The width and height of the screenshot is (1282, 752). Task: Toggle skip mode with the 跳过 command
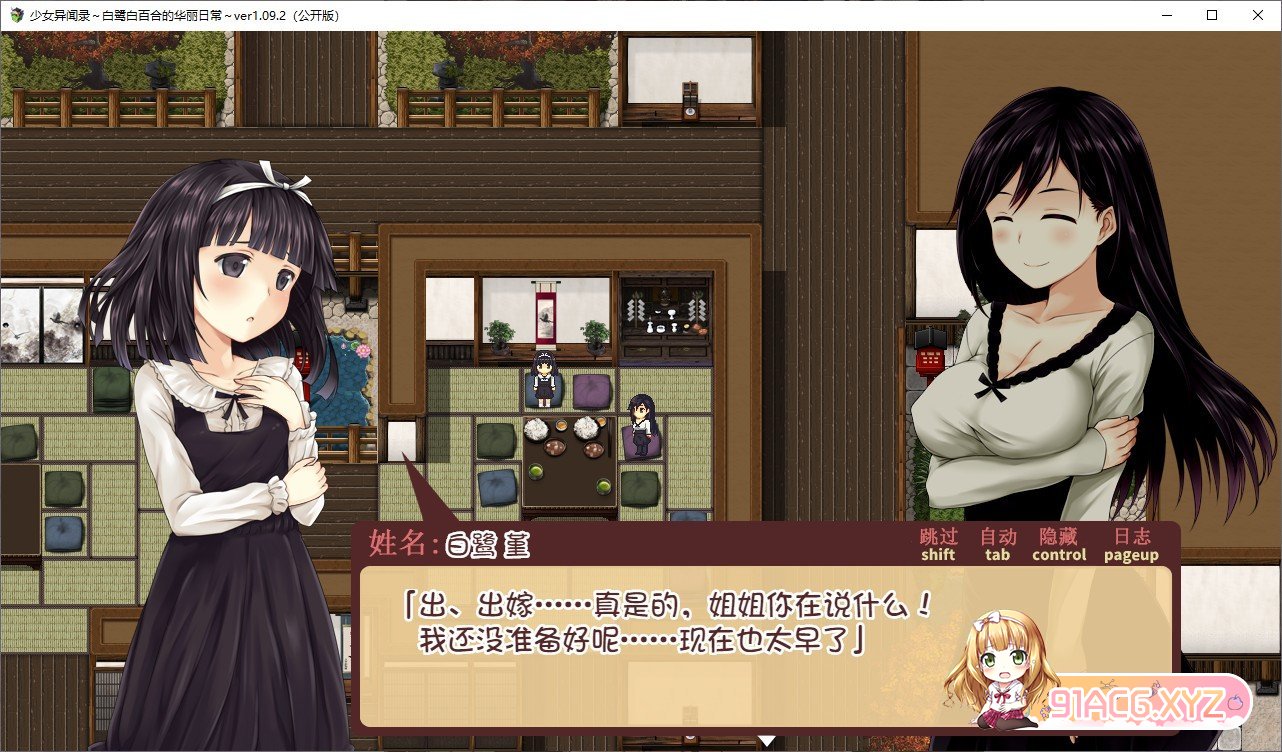(x=937, y=545)
